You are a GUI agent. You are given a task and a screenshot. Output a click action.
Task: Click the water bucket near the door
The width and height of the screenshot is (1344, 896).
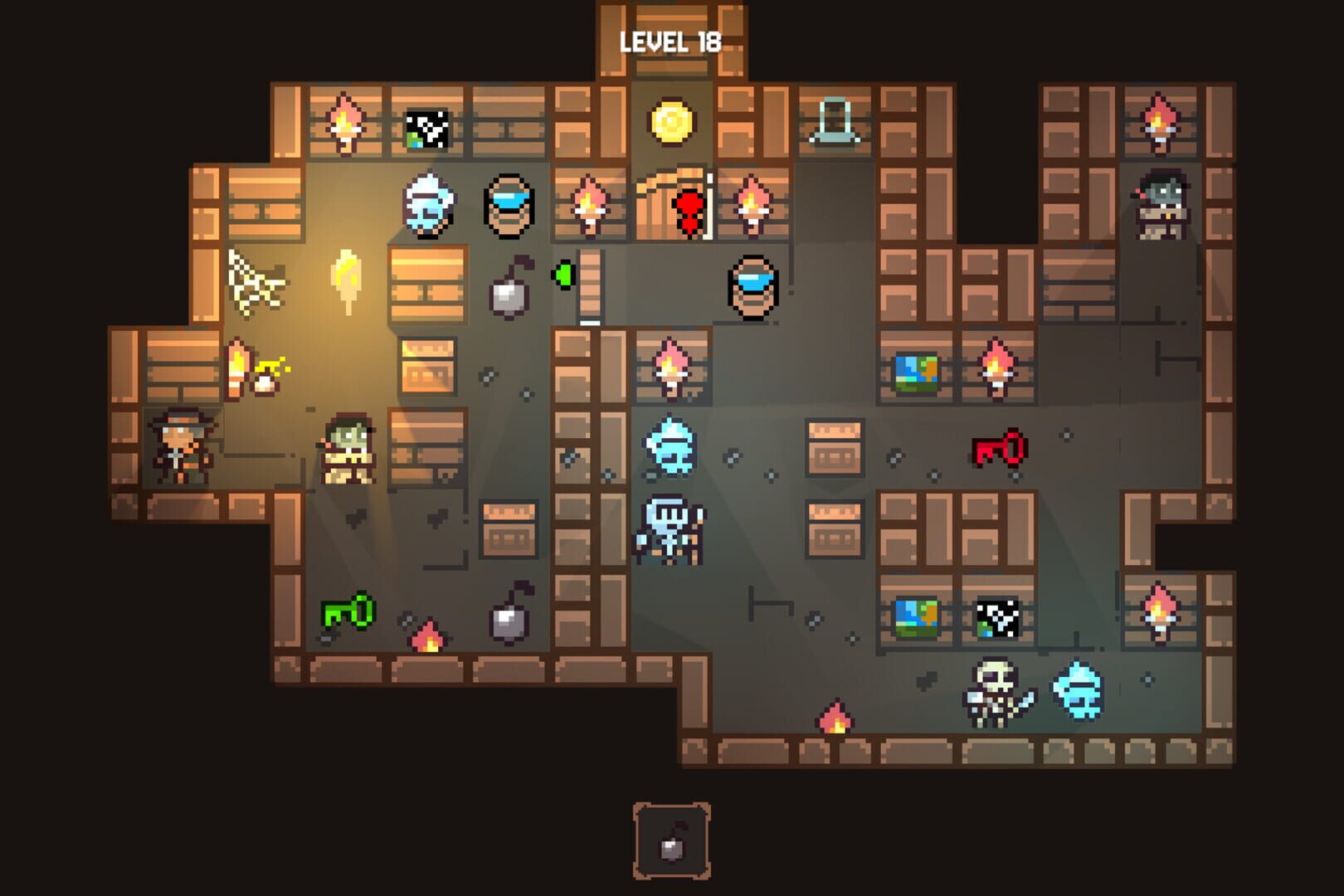[751, 286]
